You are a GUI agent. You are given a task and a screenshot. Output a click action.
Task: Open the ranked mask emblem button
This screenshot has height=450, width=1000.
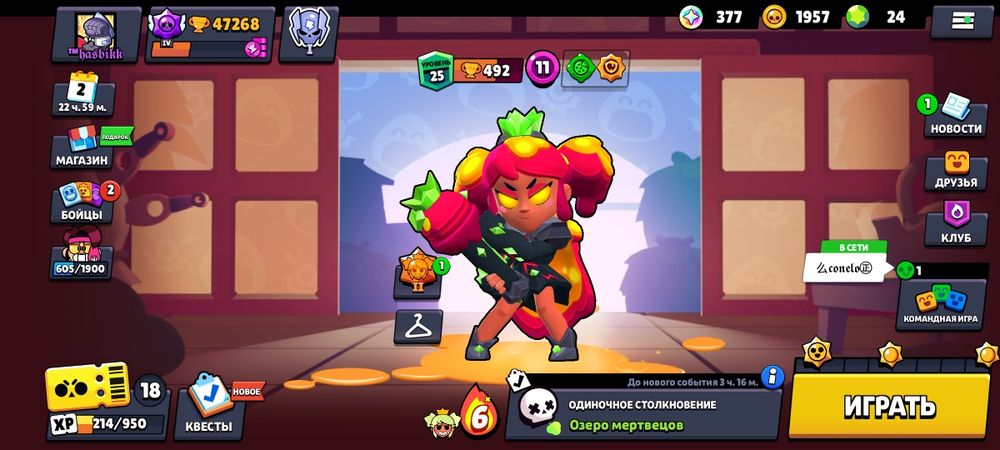pos(309,34)
